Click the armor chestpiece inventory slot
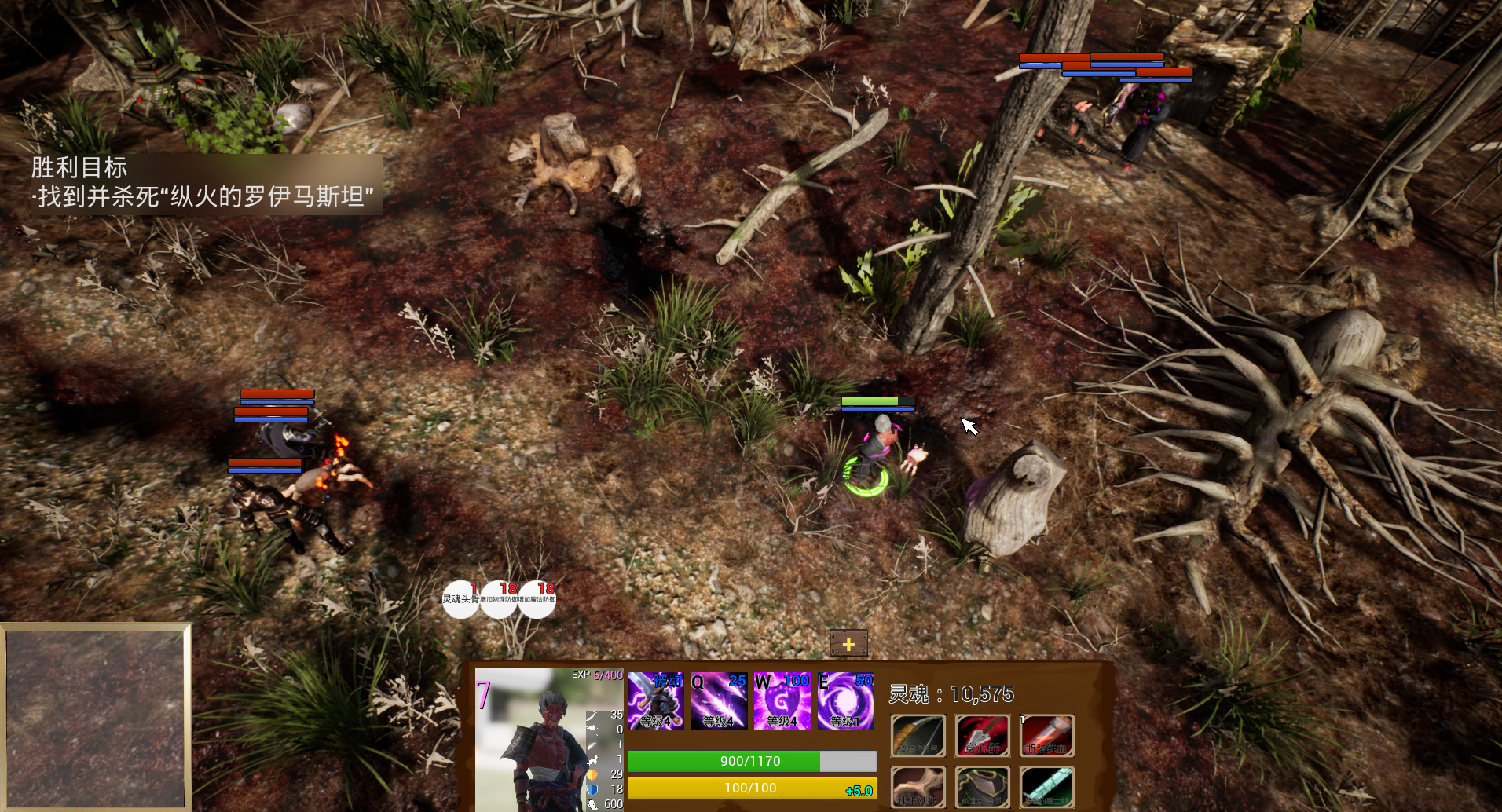Image resolution: width=1502 pixels, height=812 pixels. click(x=981, y=787)
